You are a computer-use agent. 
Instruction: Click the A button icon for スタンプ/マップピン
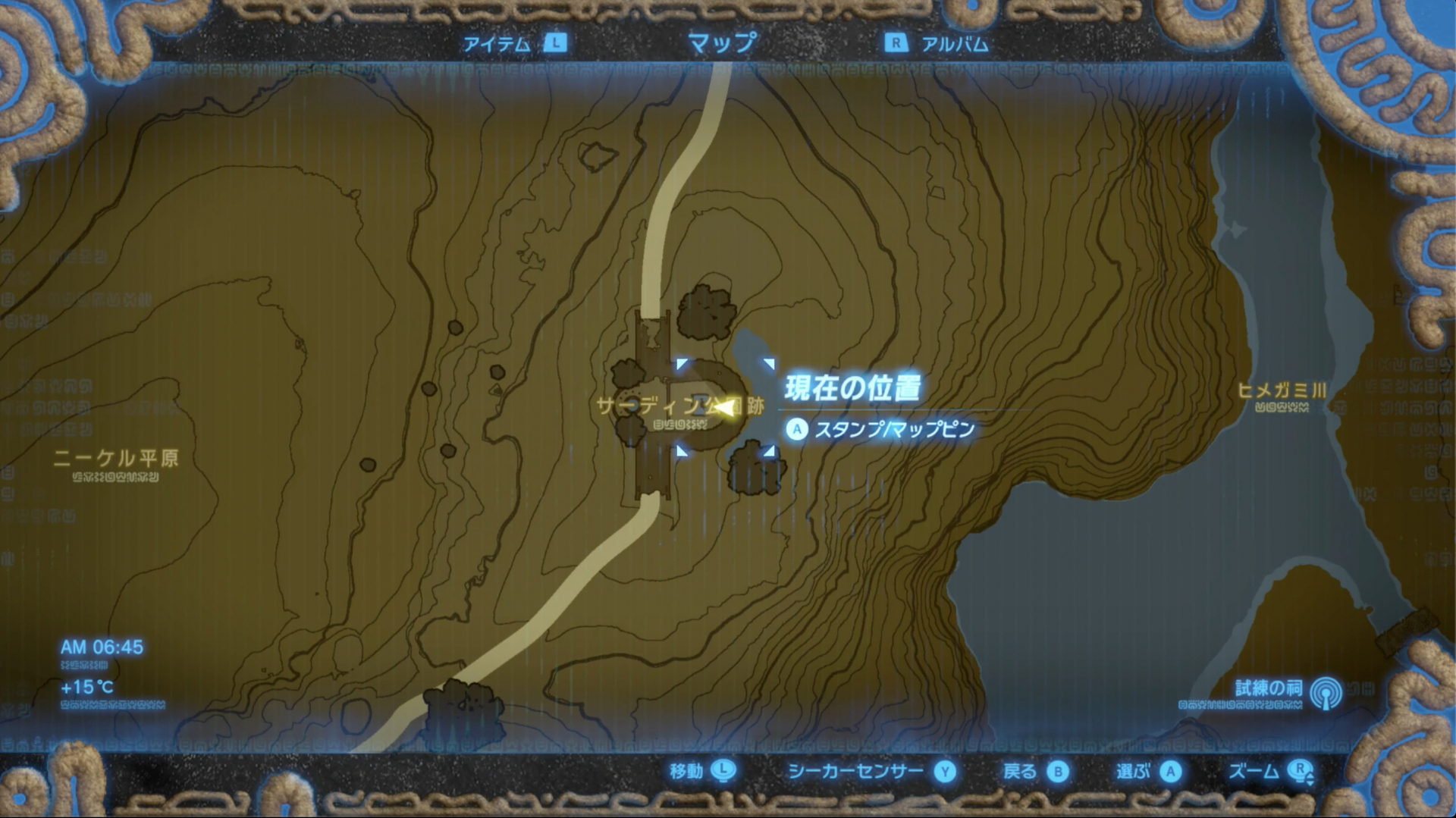[796, 429]
